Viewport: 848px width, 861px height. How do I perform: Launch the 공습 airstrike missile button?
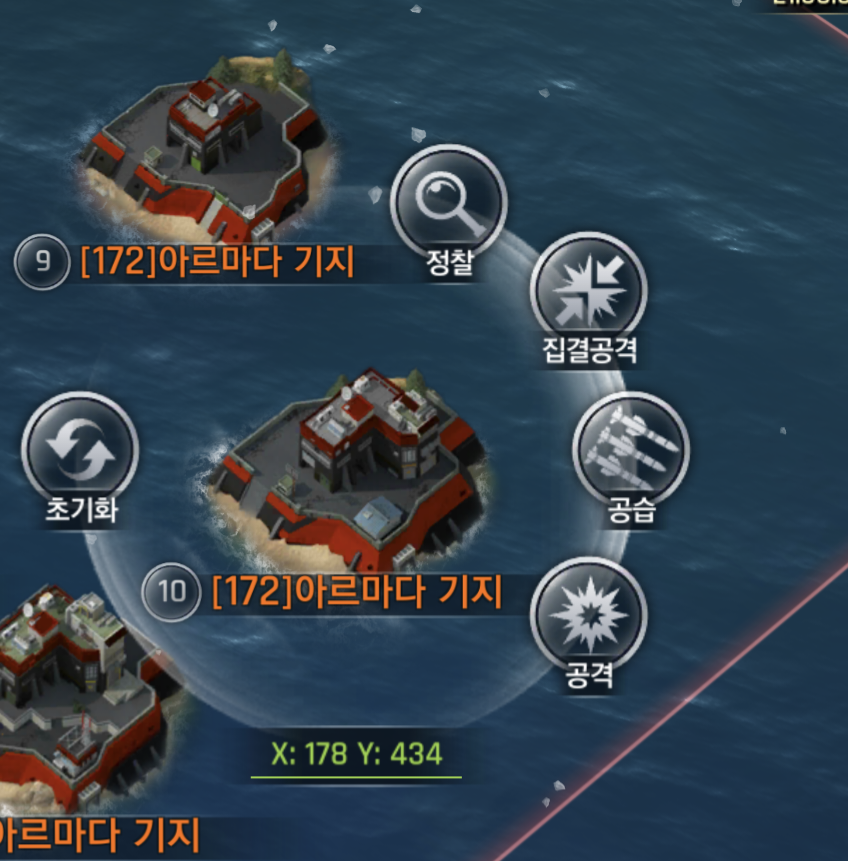click(x=631, y=450)
